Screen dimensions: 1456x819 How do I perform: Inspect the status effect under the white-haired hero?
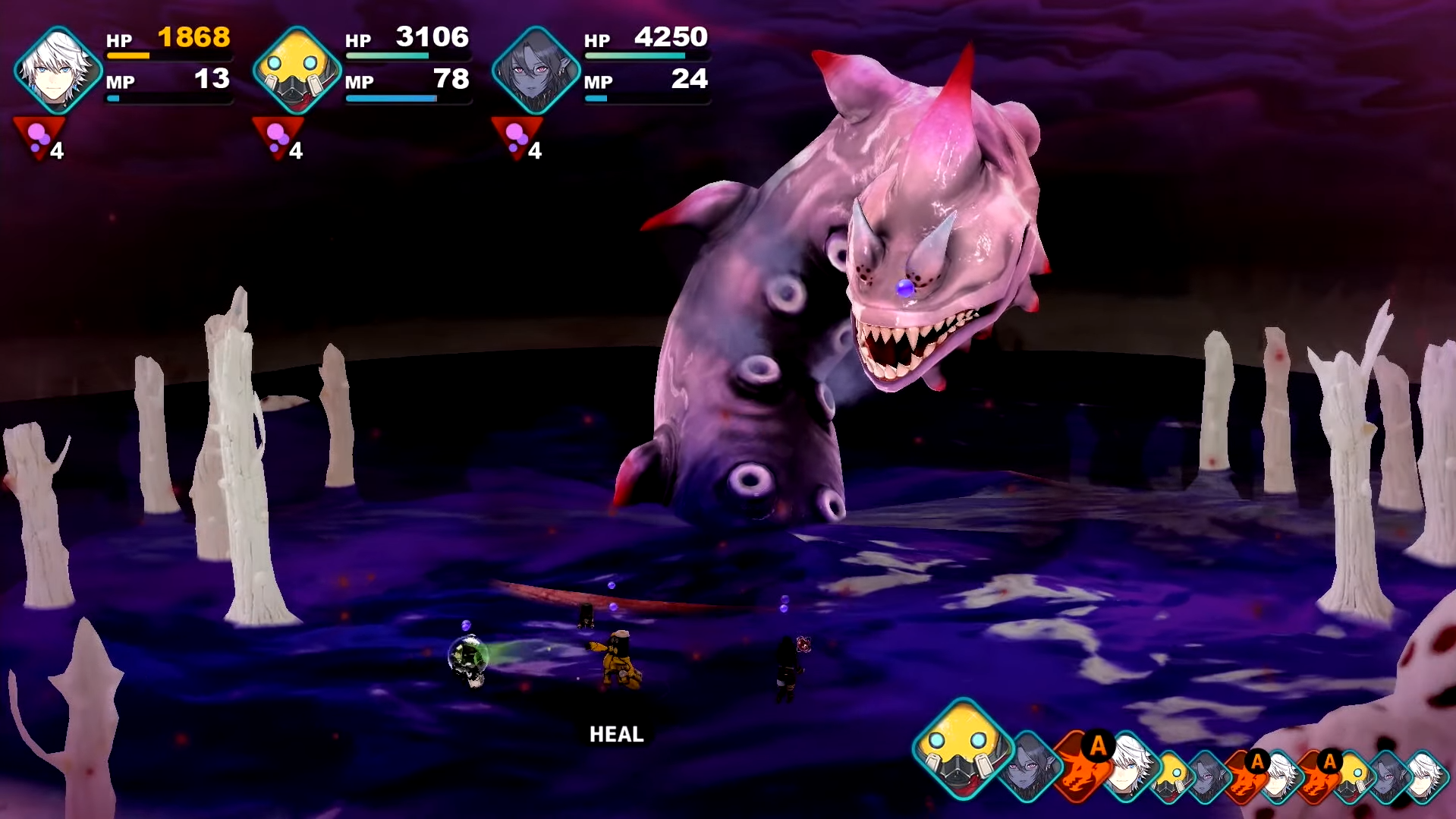(x=39, y=139)
